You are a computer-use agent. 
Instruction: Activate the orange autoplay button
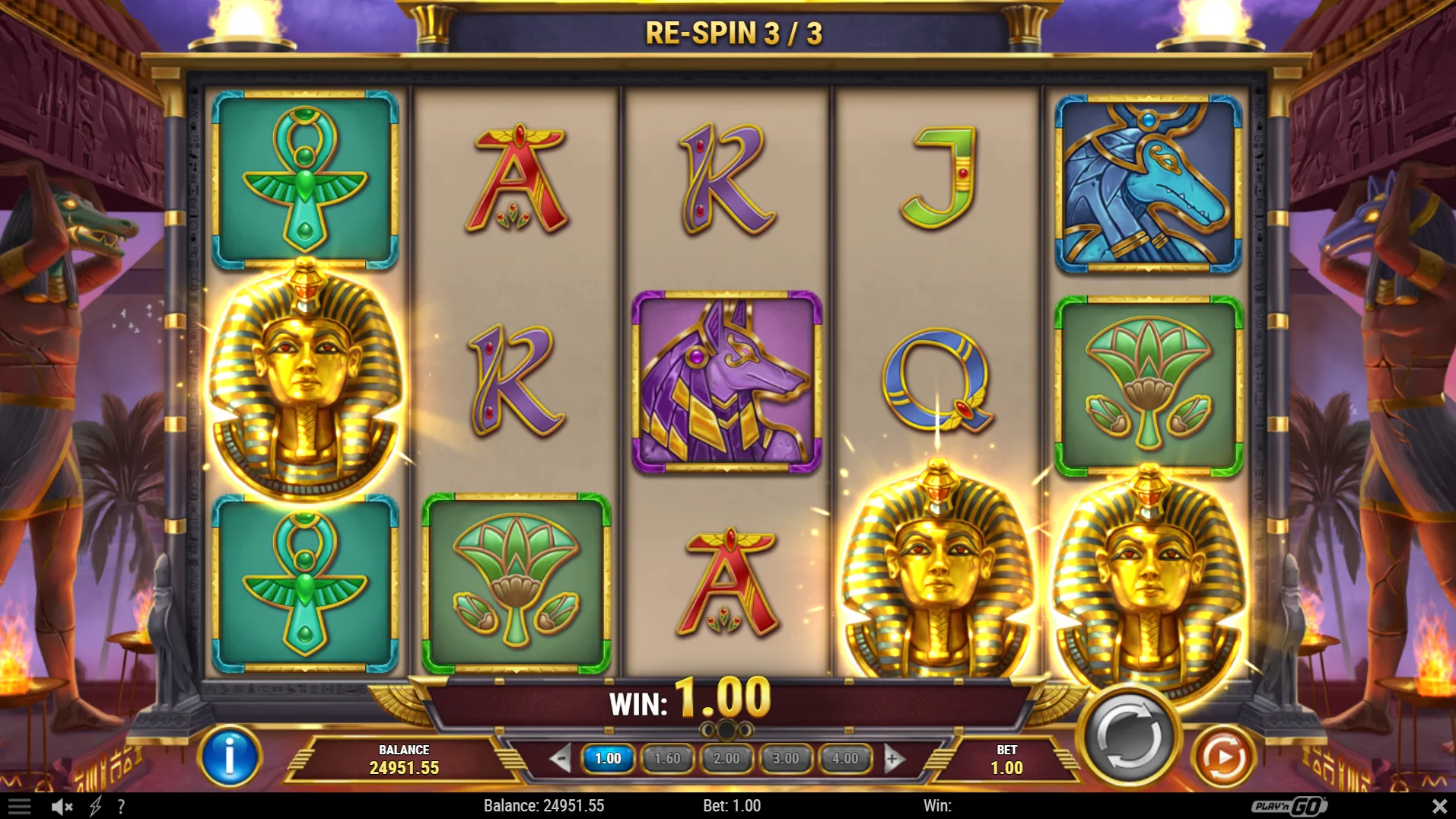[1222, 757]
